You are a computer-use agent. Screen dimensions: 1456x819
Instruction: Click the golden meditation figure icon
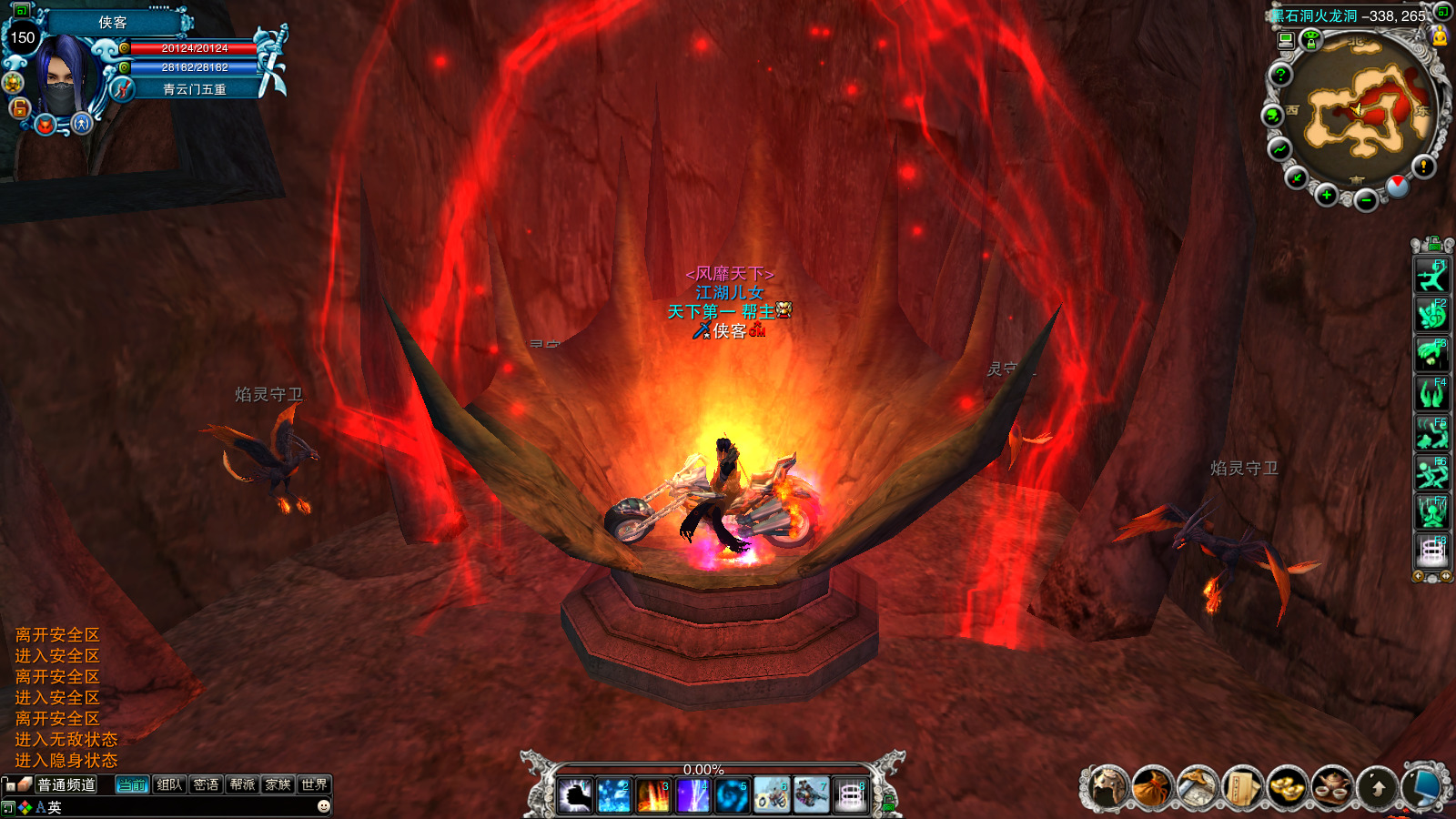1440,36
